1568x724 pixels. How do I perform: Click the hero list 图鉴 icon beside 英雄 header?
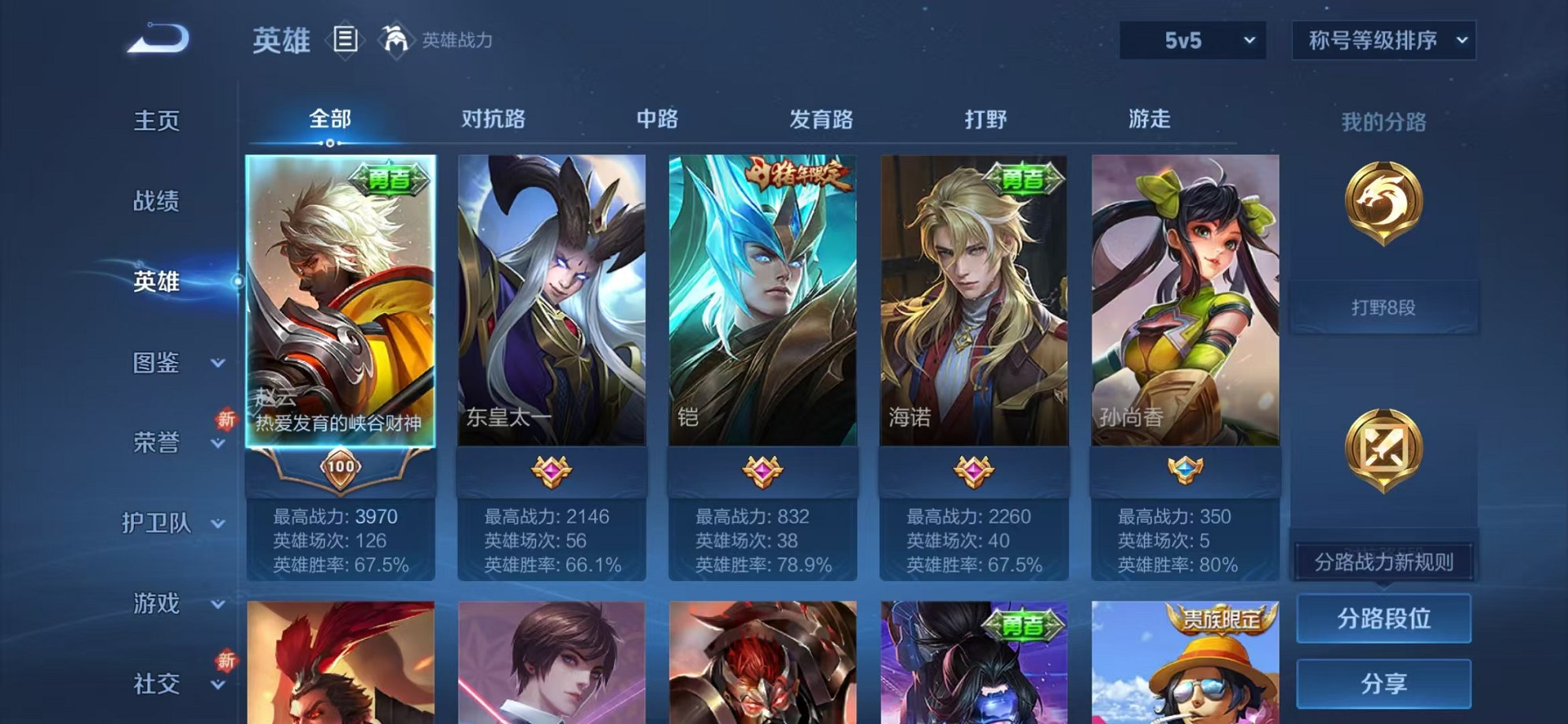coord(345,39)
